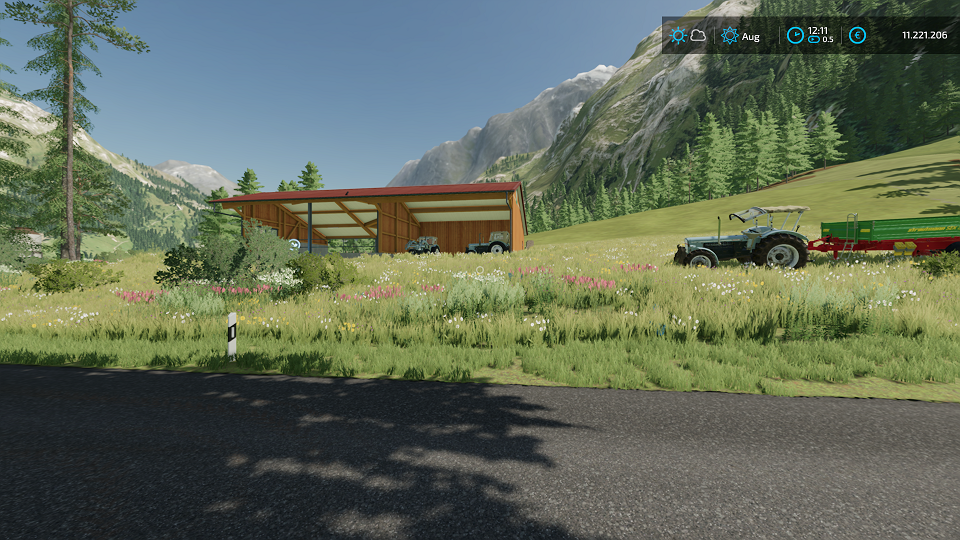
Task: Click the sunny weather forecast icon
Action: [x=679, y=35]
